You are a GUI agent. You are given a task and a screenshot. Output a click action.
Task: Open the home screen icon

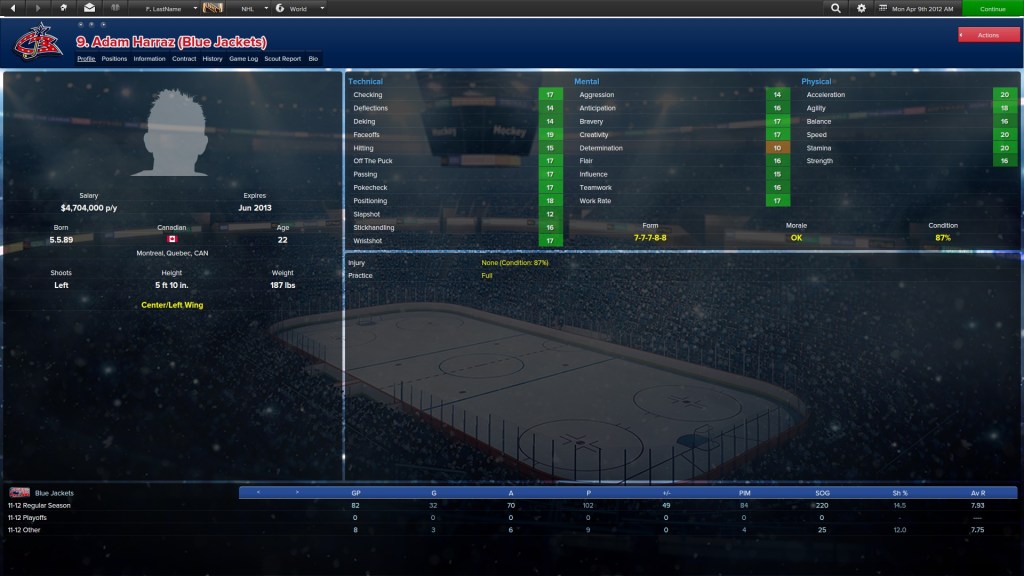[x=64, y=8]
